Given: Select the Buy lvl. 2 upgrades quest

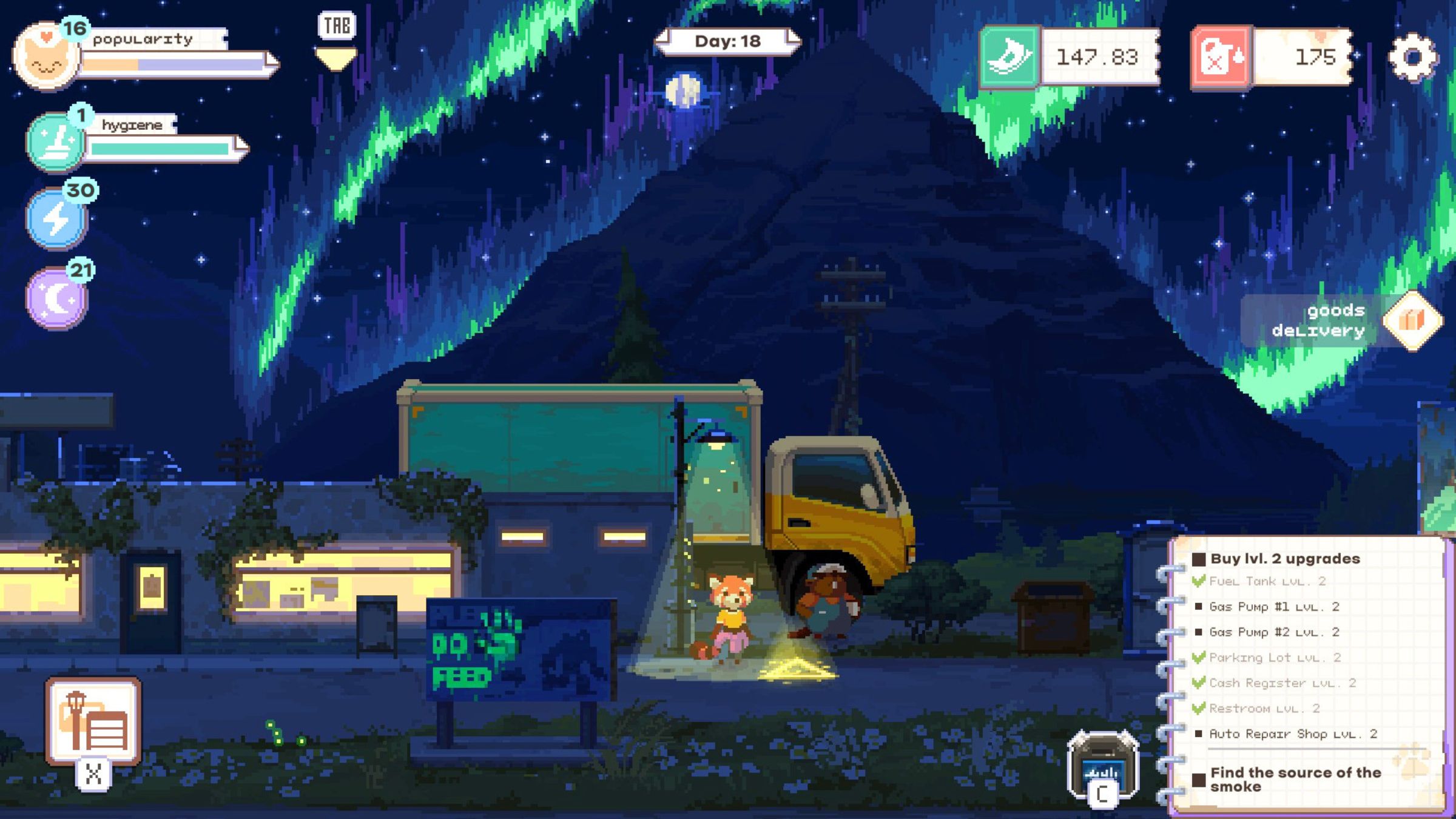Looking at the screenshot, I should [1284, 559].
